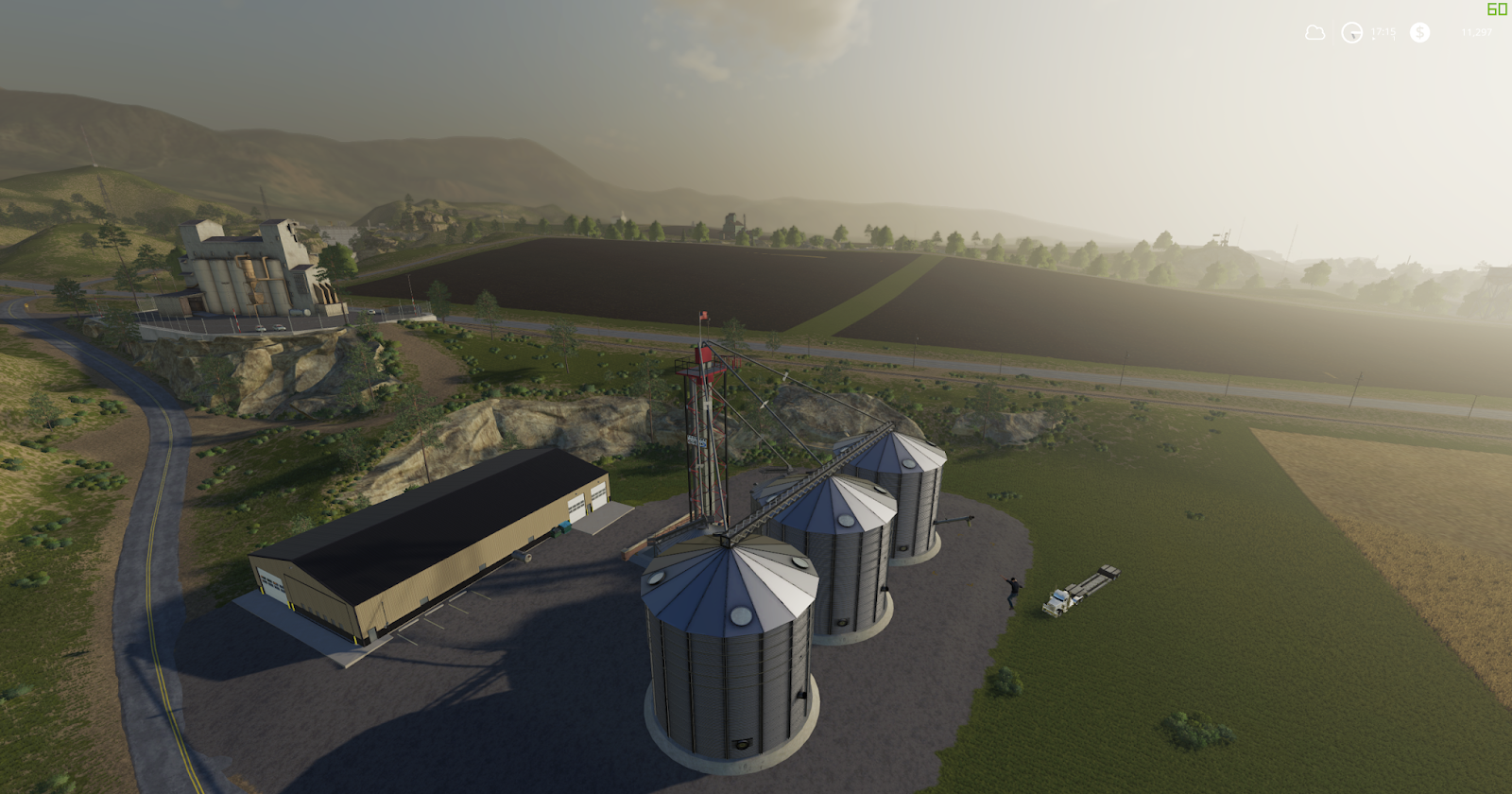Select the player character standing by the truck
The height and width of the screenshot is (794, 1512).
(x=1013, y=593)
